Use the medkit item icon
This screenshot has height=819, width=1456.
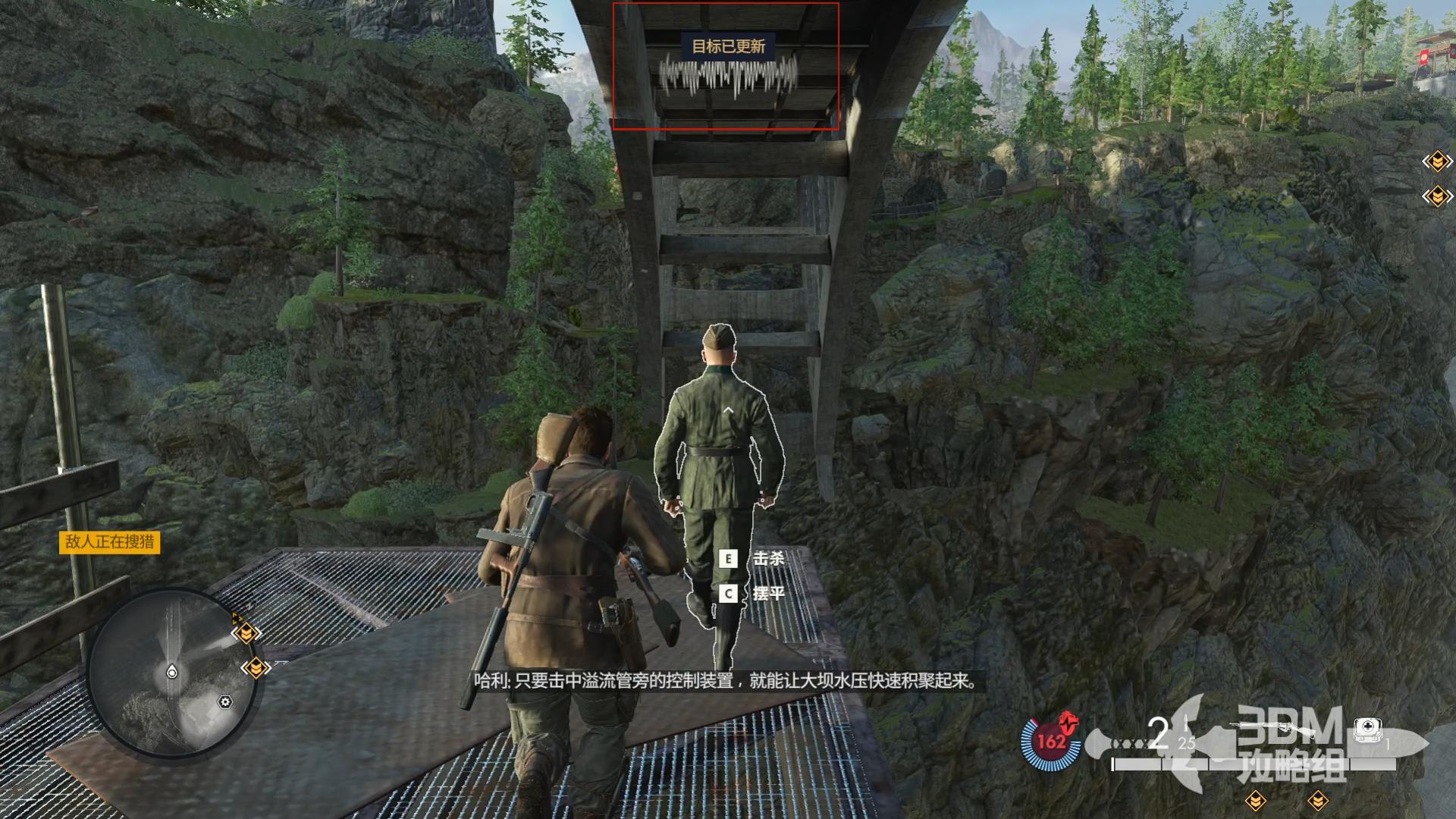[1368, 730]
